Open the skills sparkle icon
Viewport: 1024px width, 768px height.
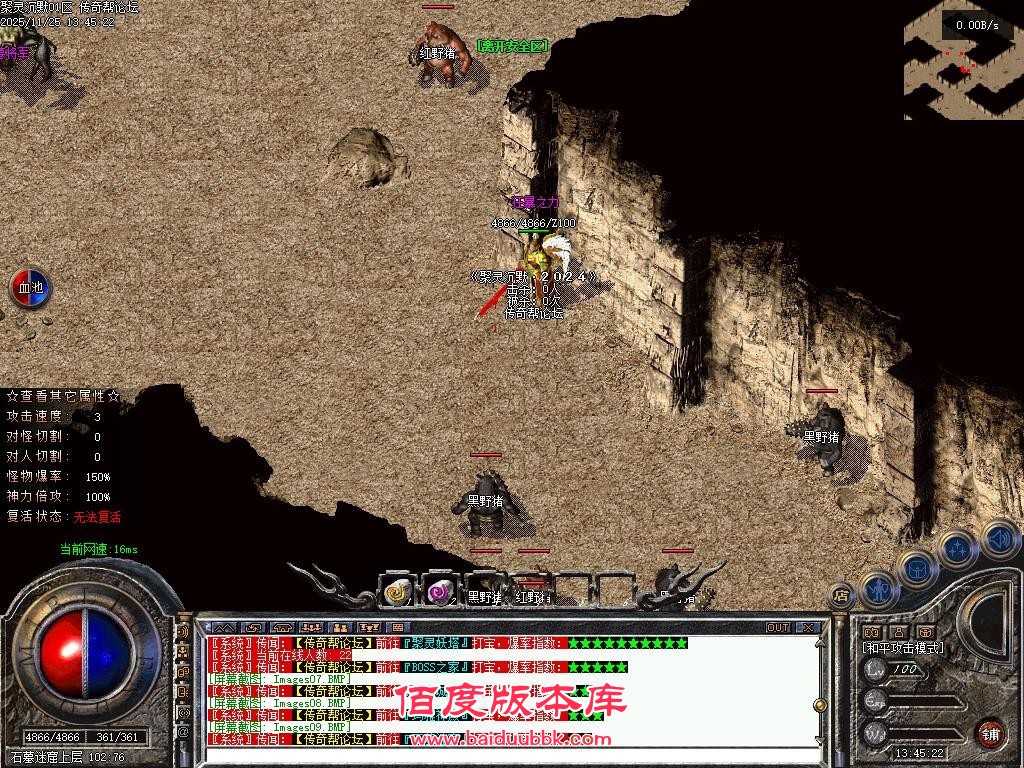957,548
